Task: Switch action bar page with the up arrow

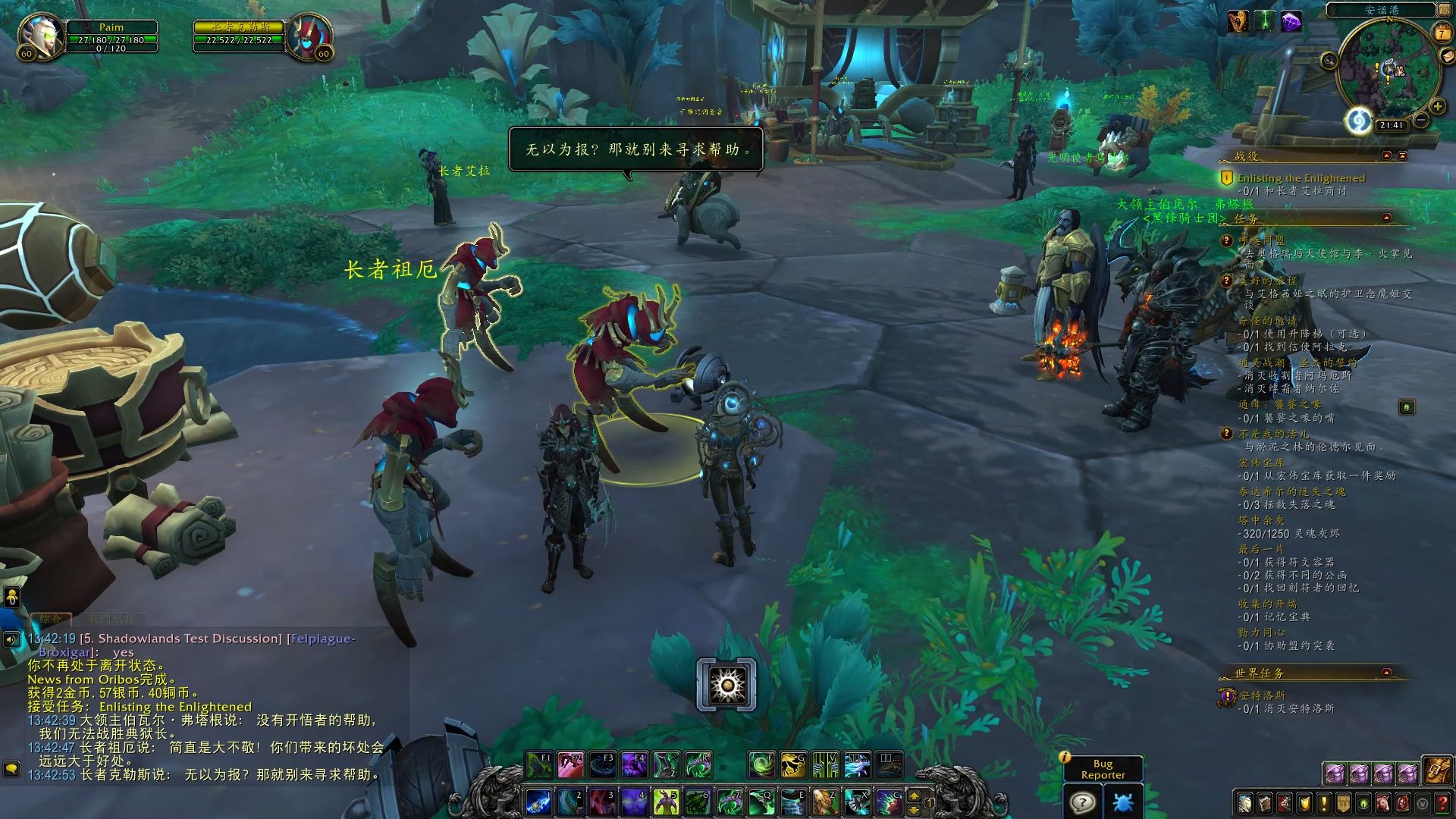Action: [x=914, y=795]
